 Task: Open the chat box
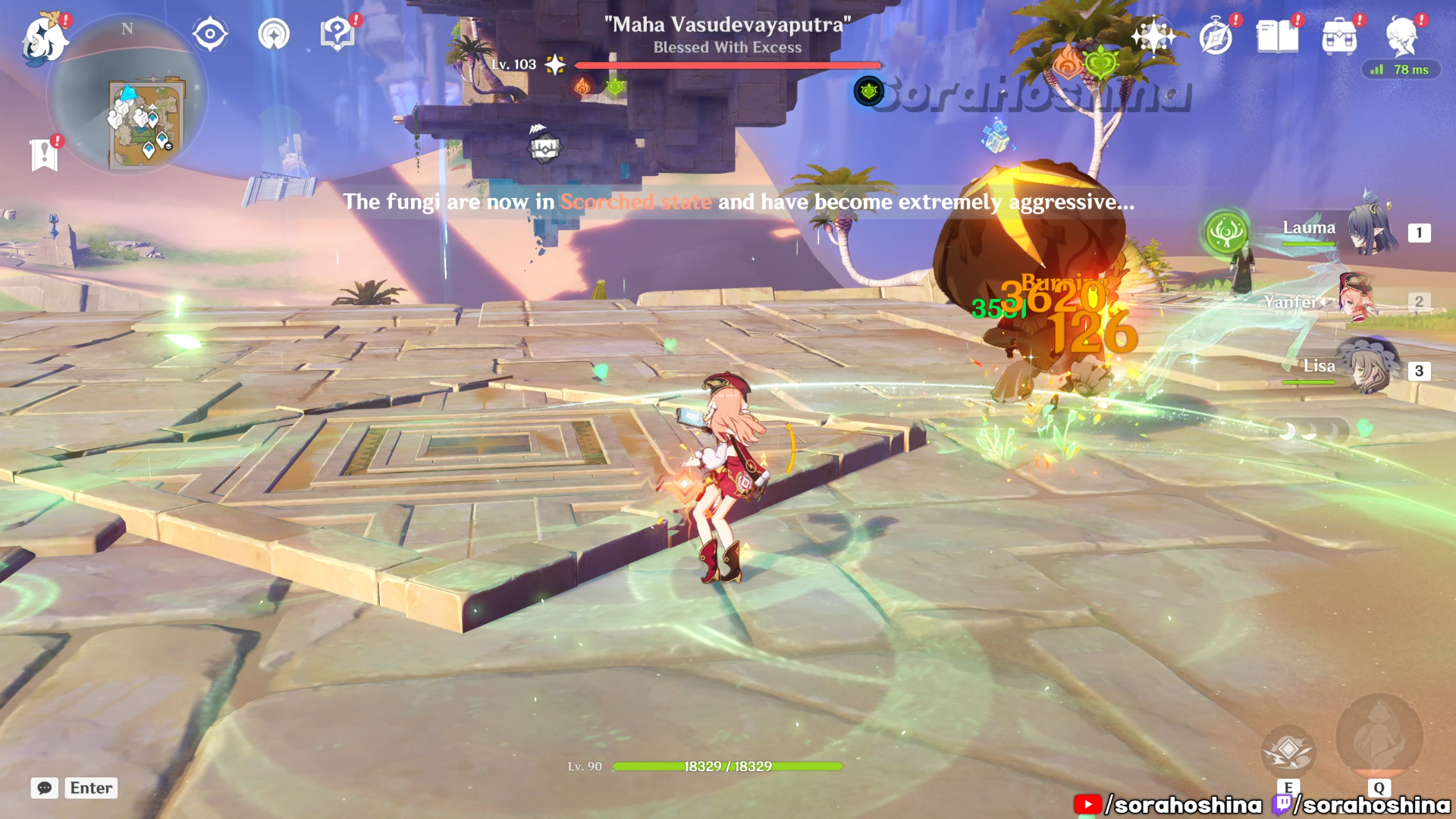pos(45,788)
